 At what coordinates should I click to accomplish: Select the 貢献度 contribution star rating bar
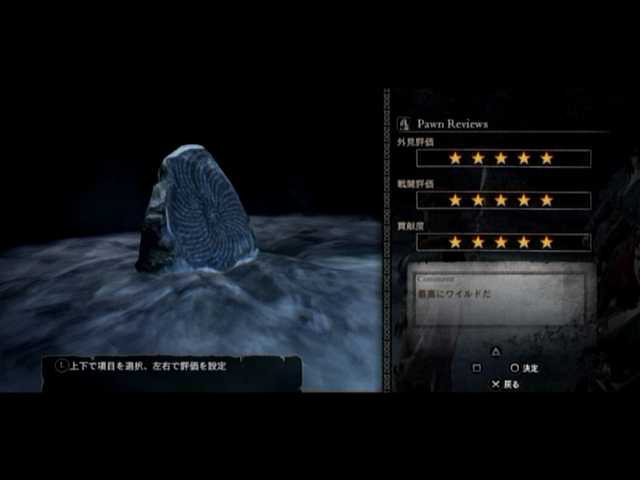[x=502, y=242]
